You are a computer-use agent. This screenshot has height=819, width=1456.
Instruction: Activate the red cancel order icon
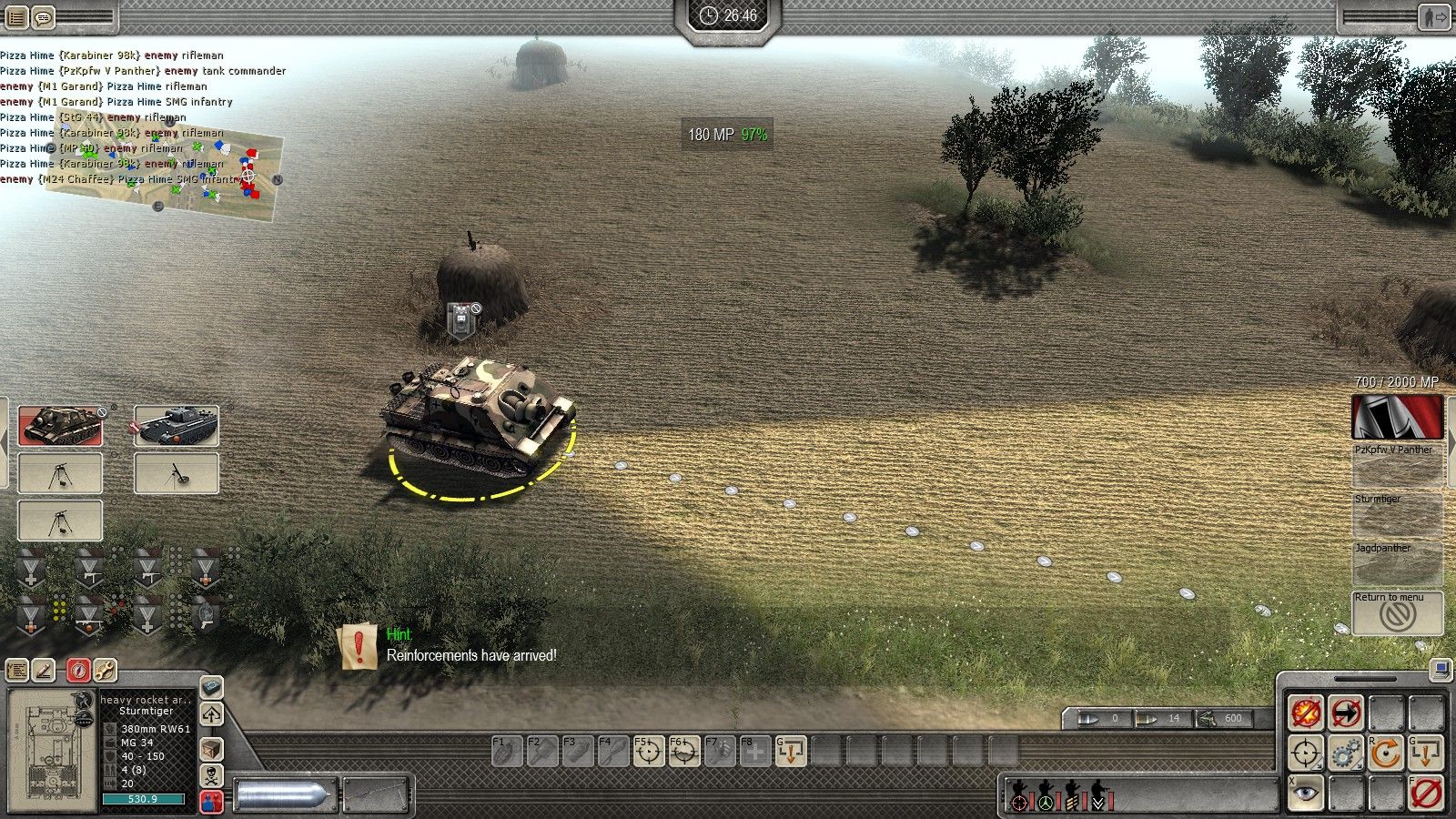coord(1426,794)
